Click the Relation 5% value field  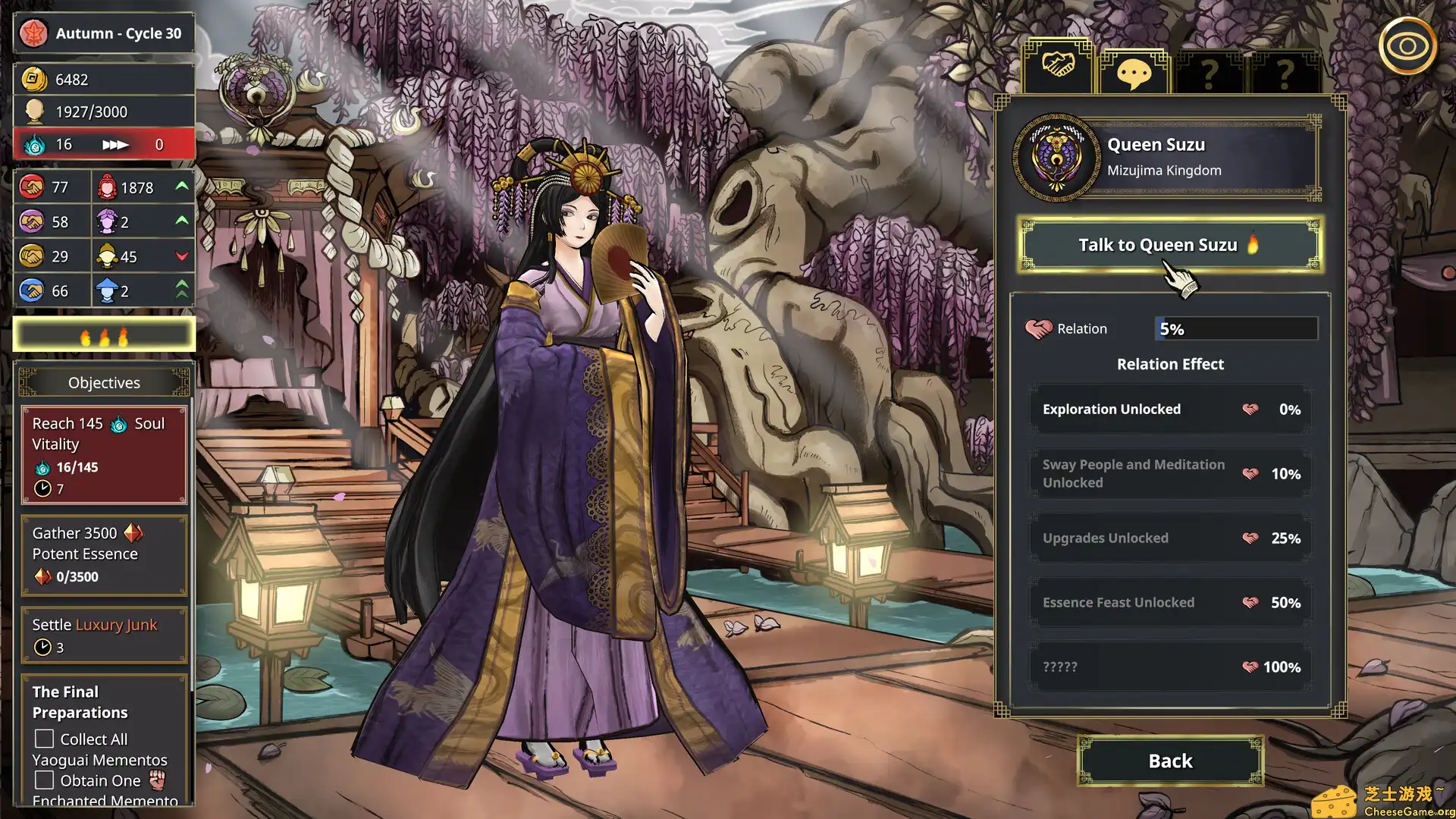point(1235,328)
